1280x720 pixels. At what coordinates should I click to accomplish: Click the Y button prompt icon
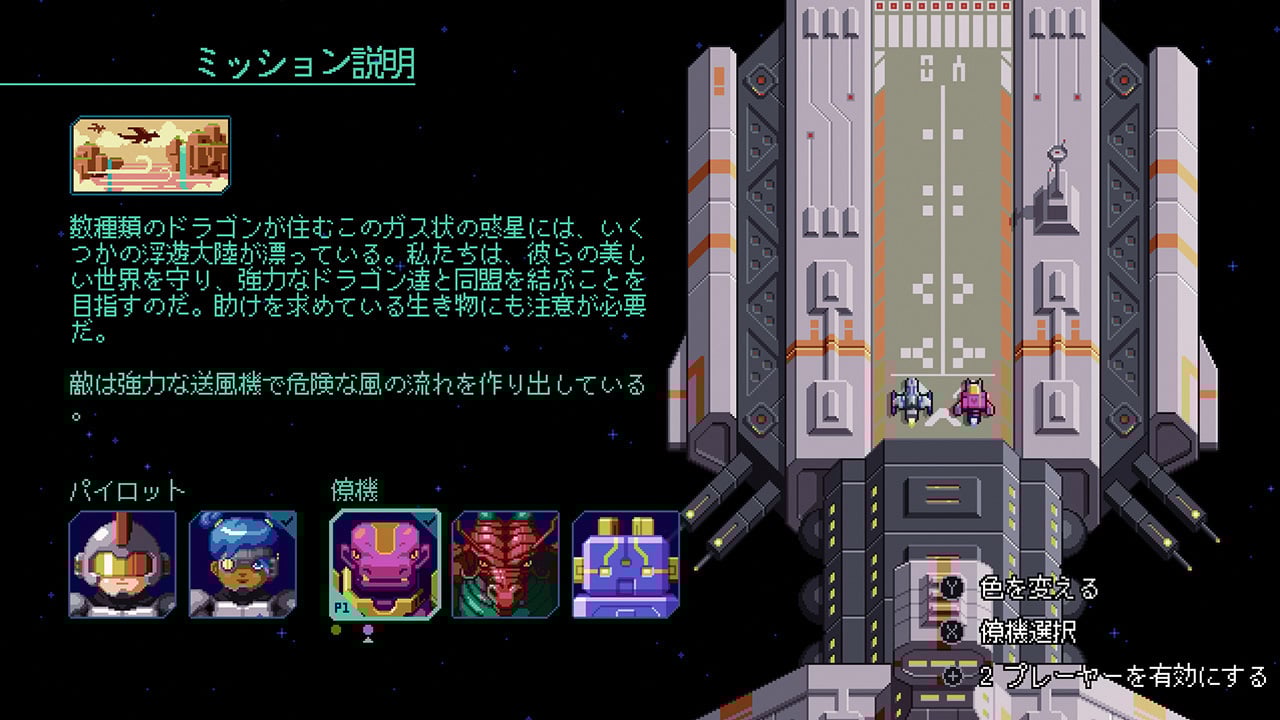pos(953,588)
